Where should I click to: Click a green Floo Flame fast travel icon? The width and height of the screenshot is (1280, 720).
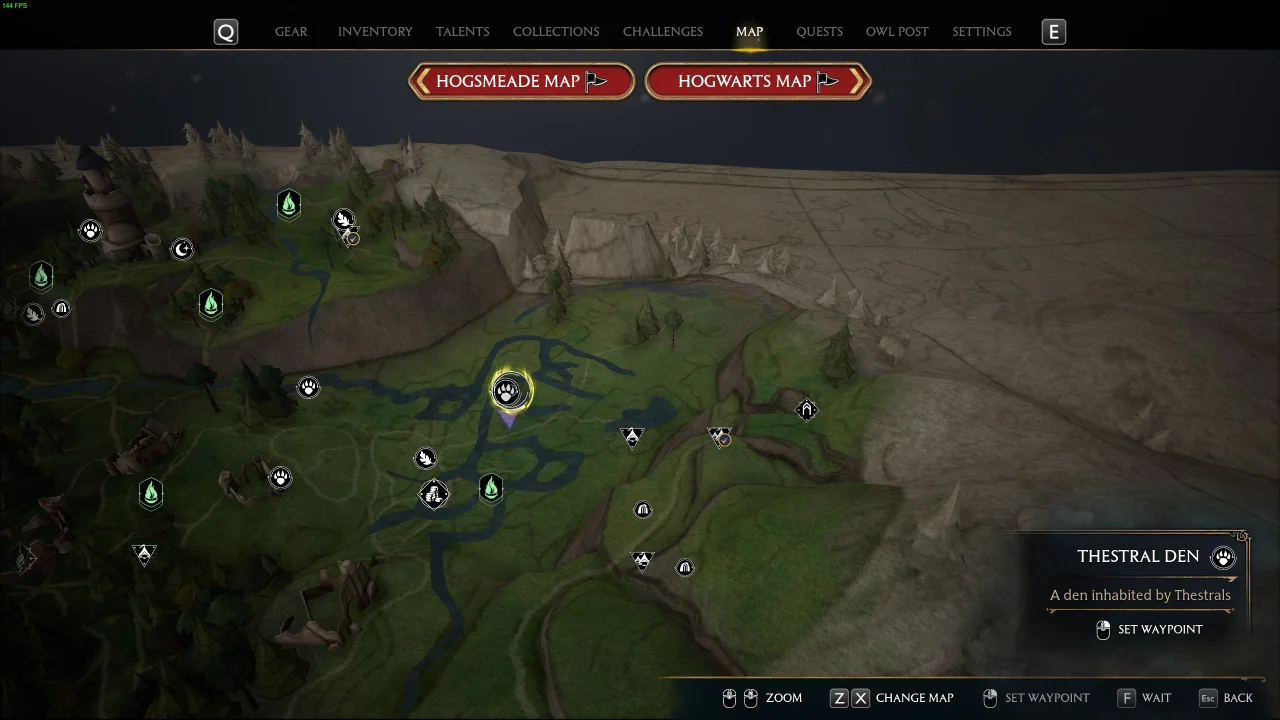point(491,489)
